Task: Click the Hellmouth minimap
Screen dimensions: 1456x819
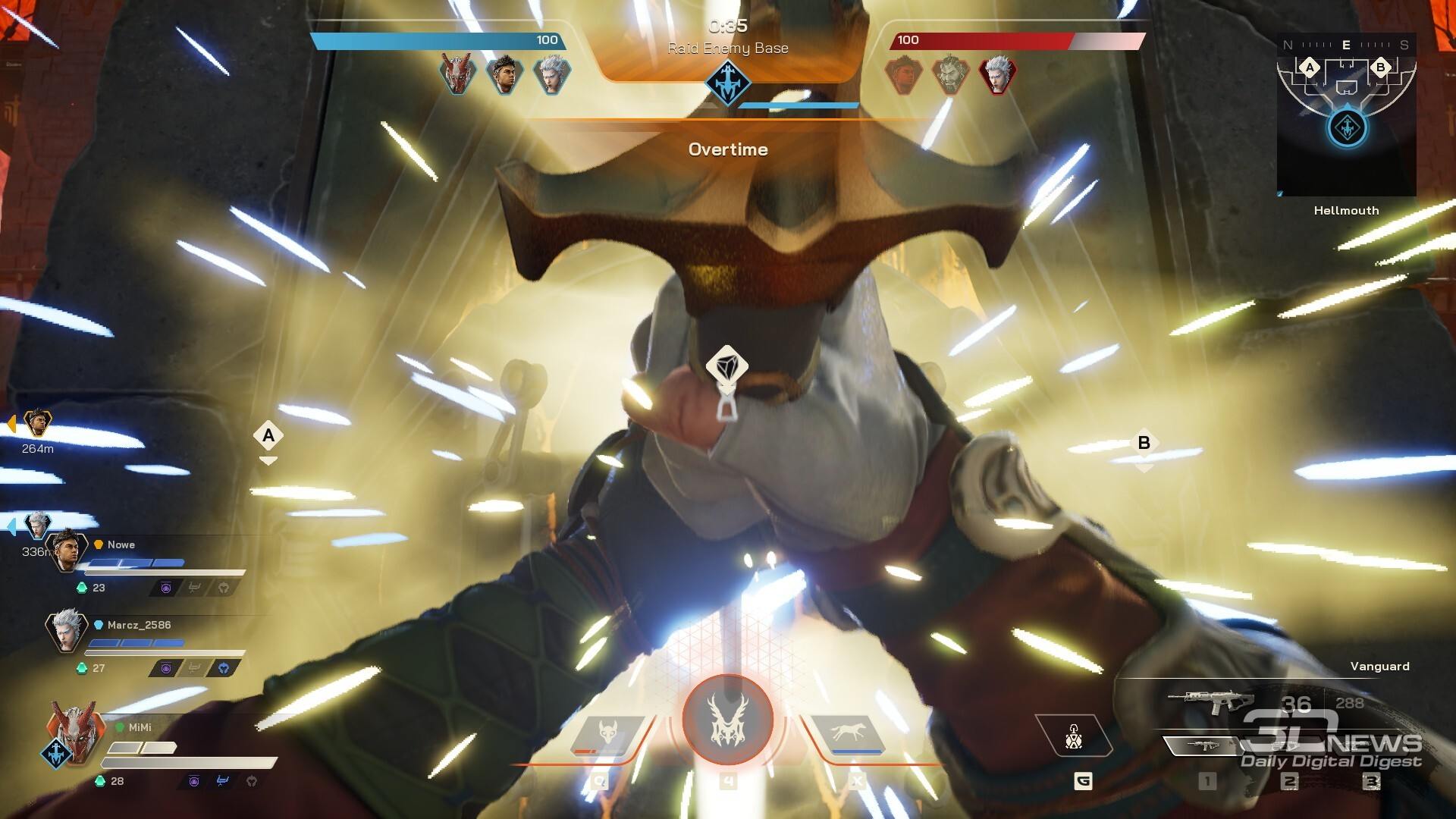Action: (x=1346, y=114)
